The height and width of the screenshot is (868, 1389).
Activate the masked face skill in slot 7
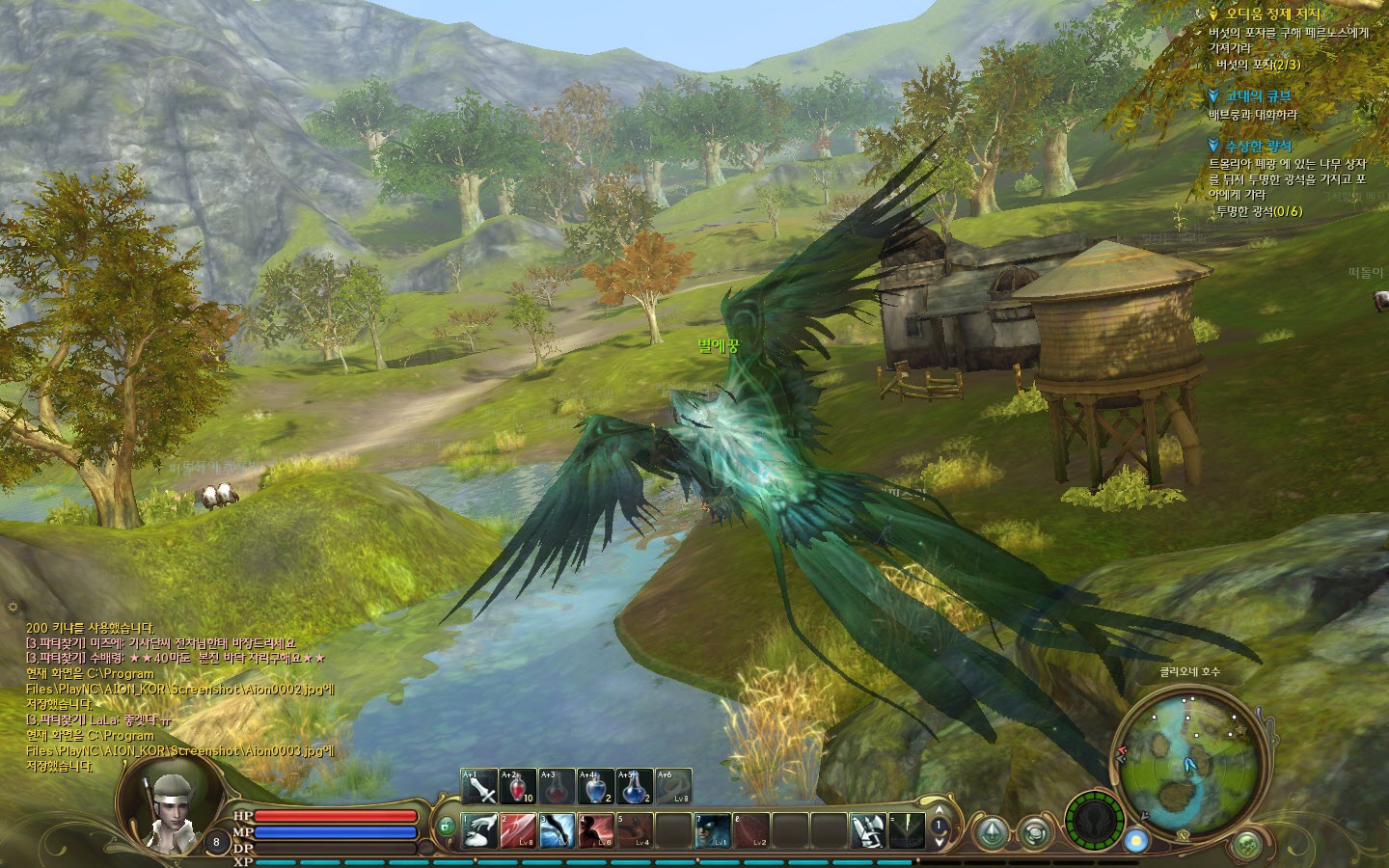(x=713, y=830)
